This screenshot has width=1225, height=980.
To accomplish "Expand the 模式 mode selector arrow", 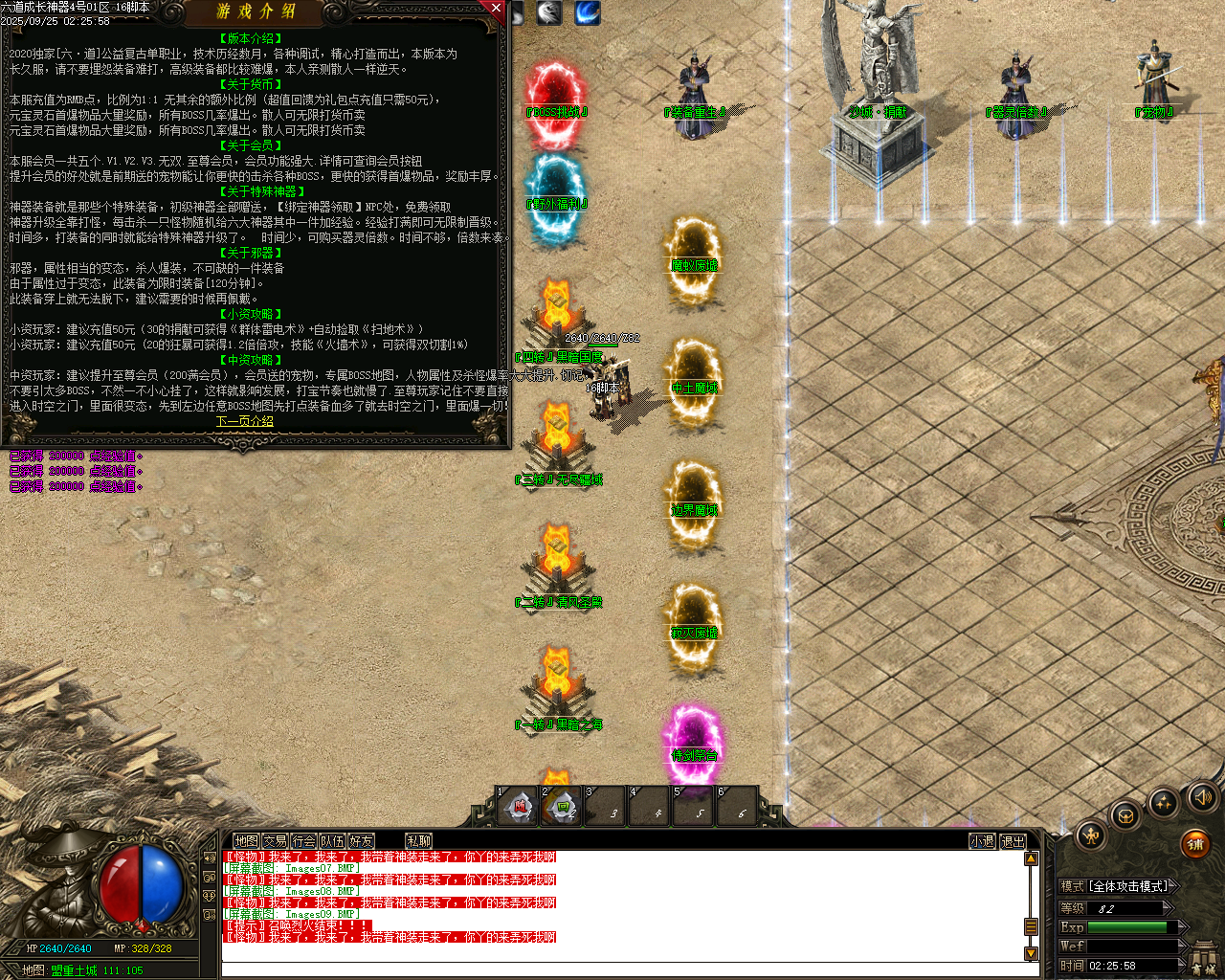I will pyautogui.click(x=1174, y=885).
